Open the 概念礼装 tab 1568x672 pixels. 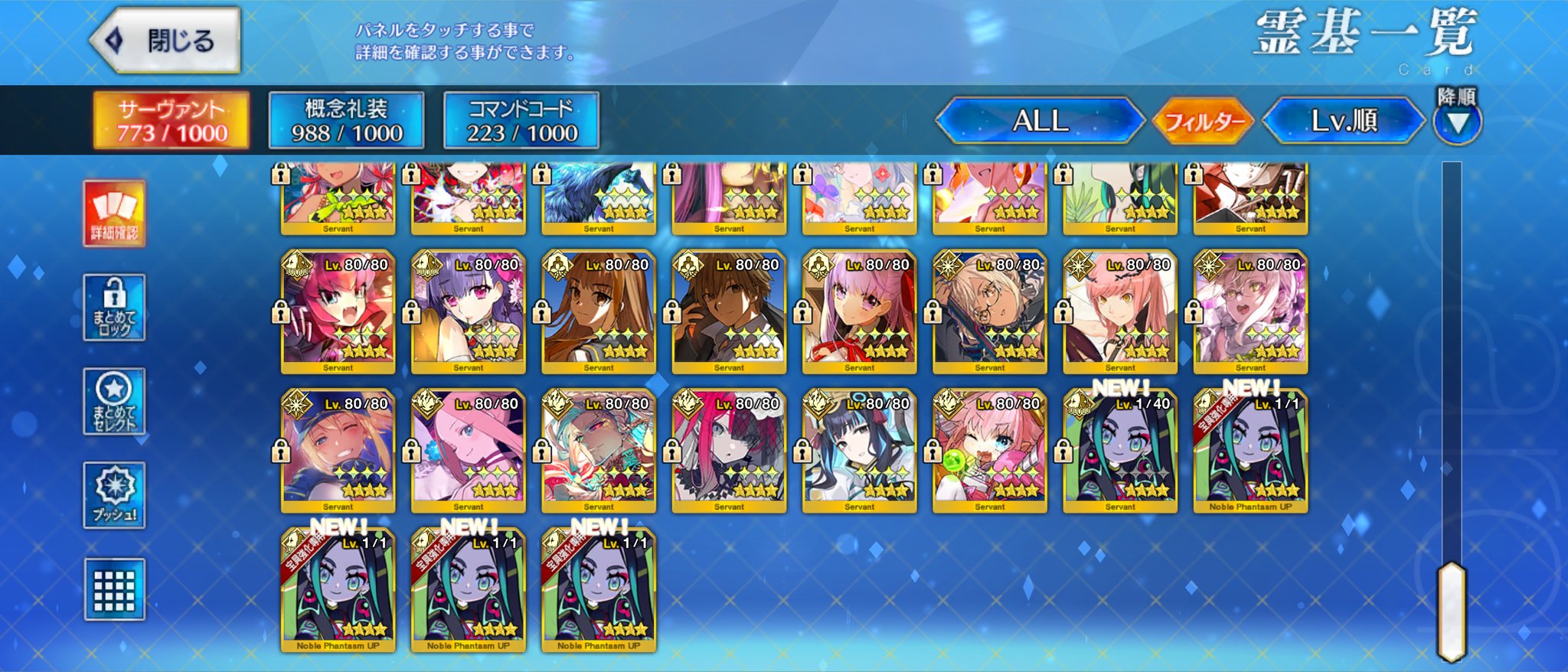click(346, 120)
